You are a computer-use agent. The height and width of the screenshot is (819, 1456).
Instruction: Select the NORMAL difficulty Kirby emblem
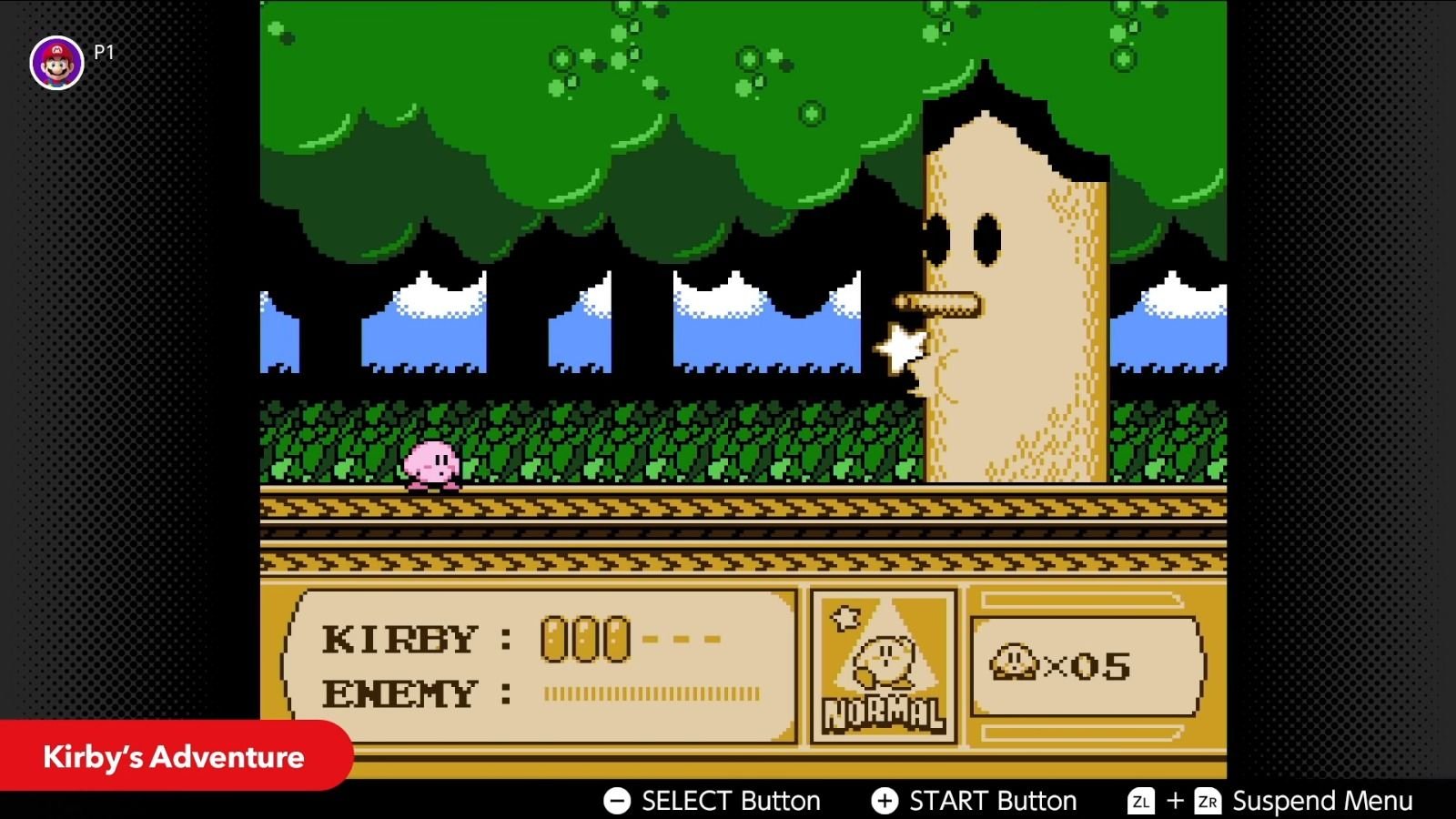pyautogui.click(x=884, y=657)
